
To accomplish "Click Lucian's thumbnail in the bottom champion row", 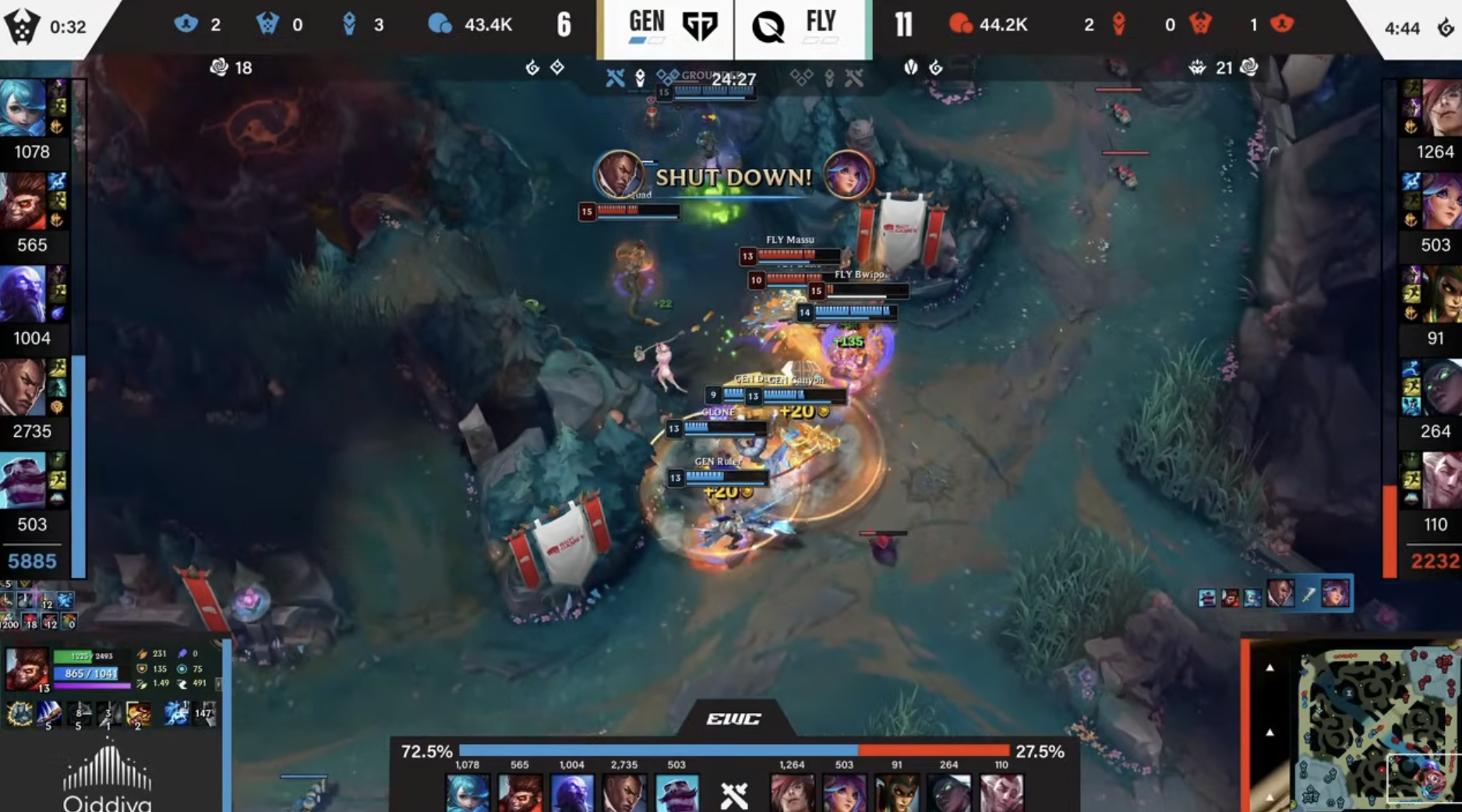I will (x=622, y=793).
